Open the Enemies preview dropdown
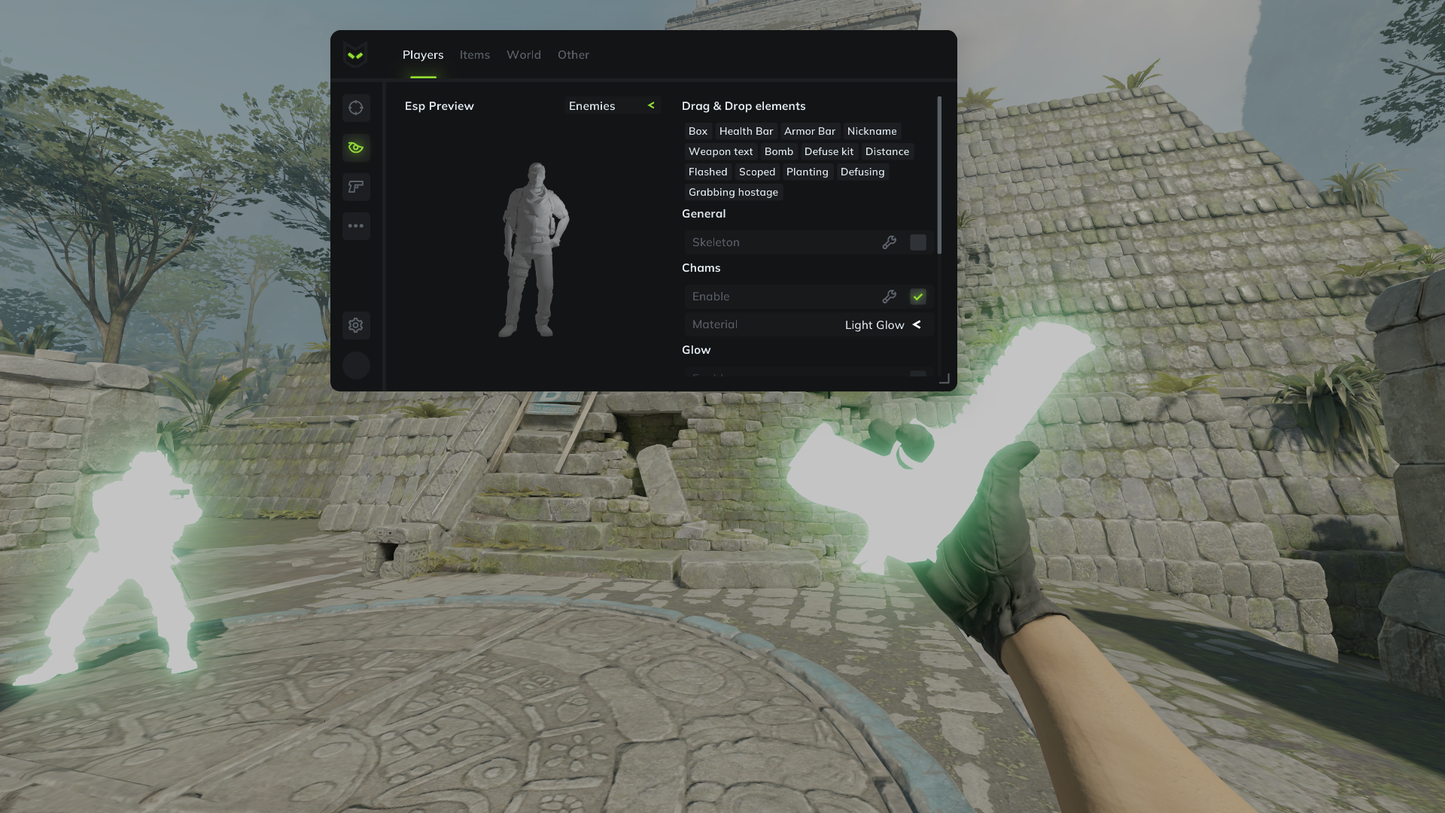 click(x=612, y=105)
